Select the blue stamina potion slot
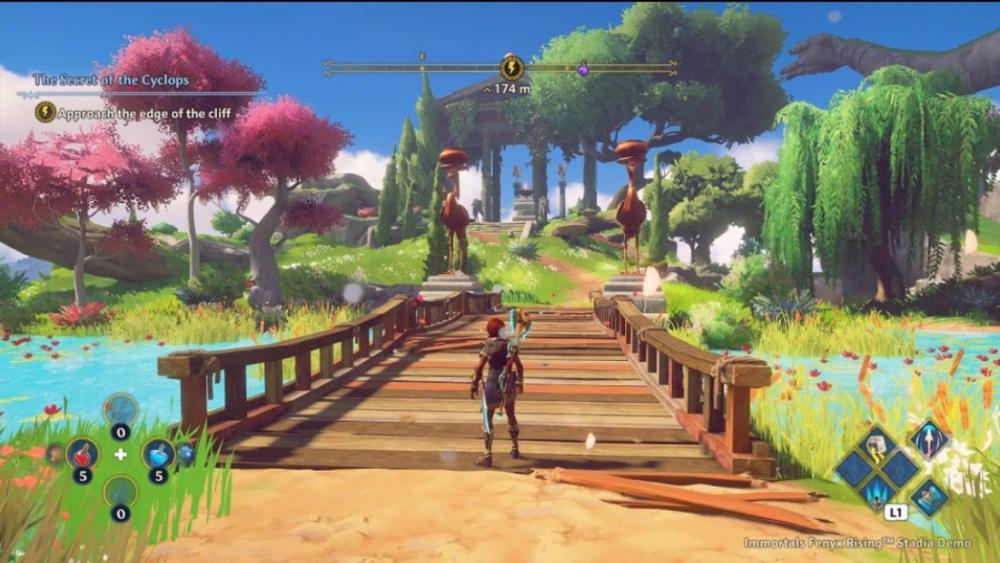Viewport: 1000px width, 563px height. point(158,453)
